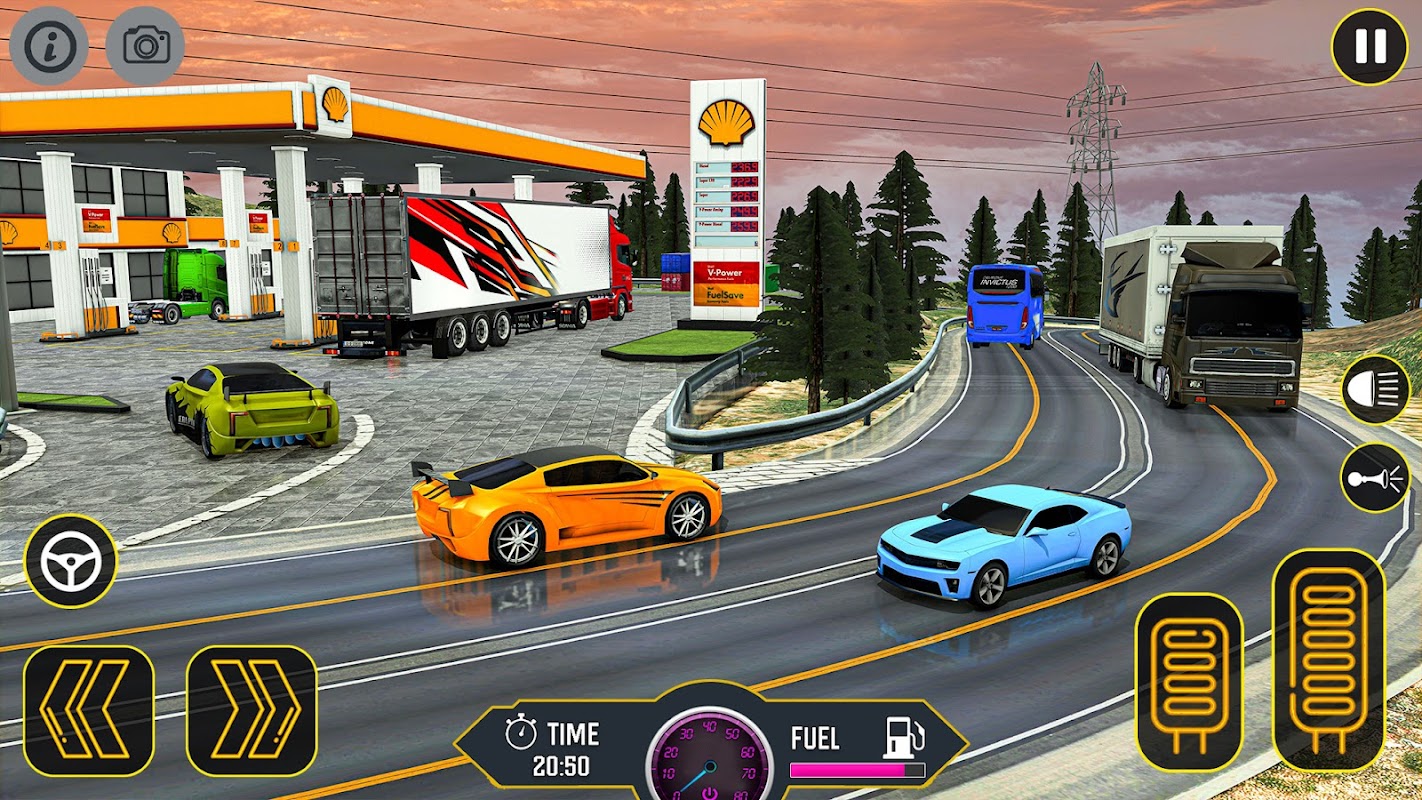This screenshot has width=1422, height=800.
Task: Switch the camera view
Action: click(x=145, y=46)
